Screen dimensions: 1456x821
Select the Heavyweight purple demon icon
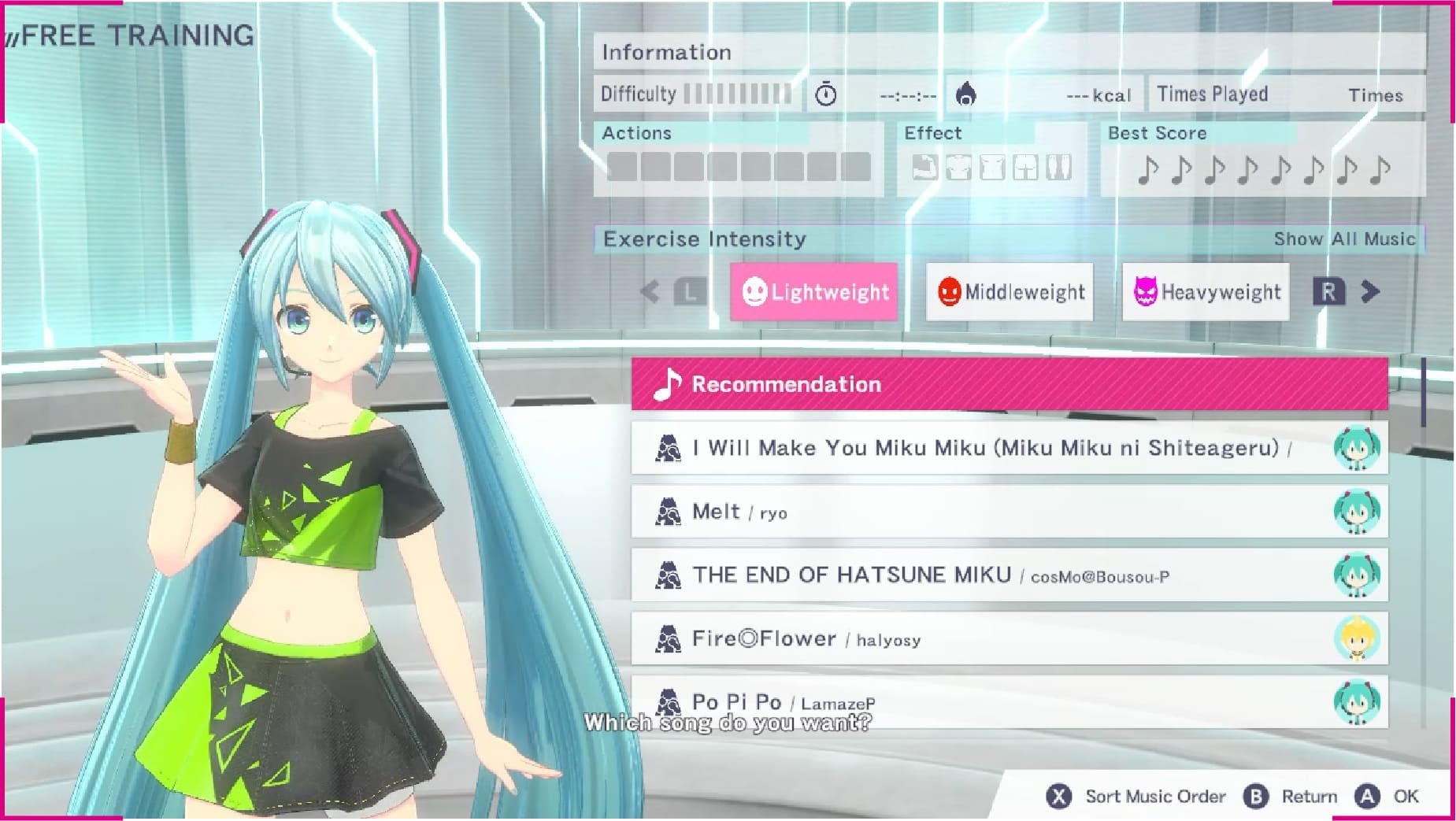tap(1143, 291)
